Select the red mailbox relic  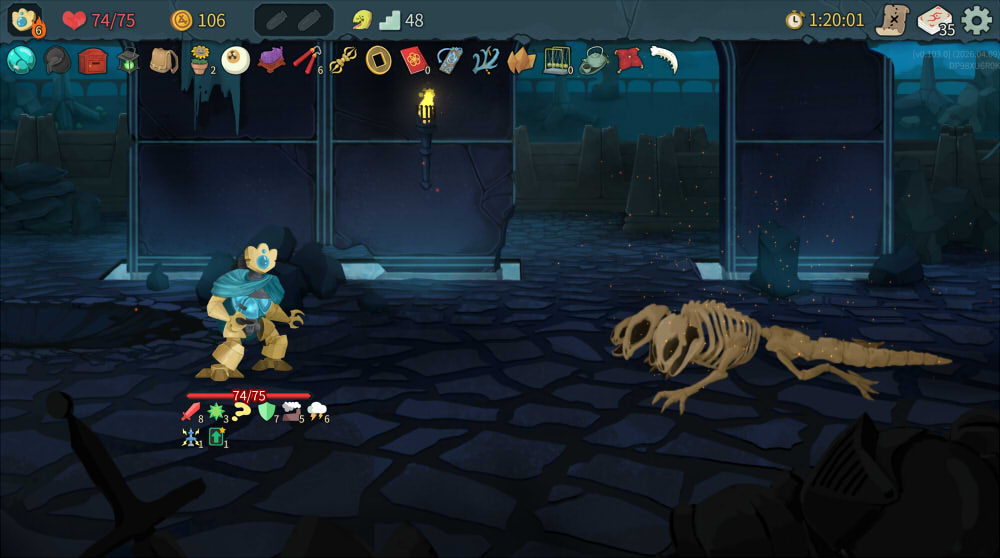coord(93,60)
